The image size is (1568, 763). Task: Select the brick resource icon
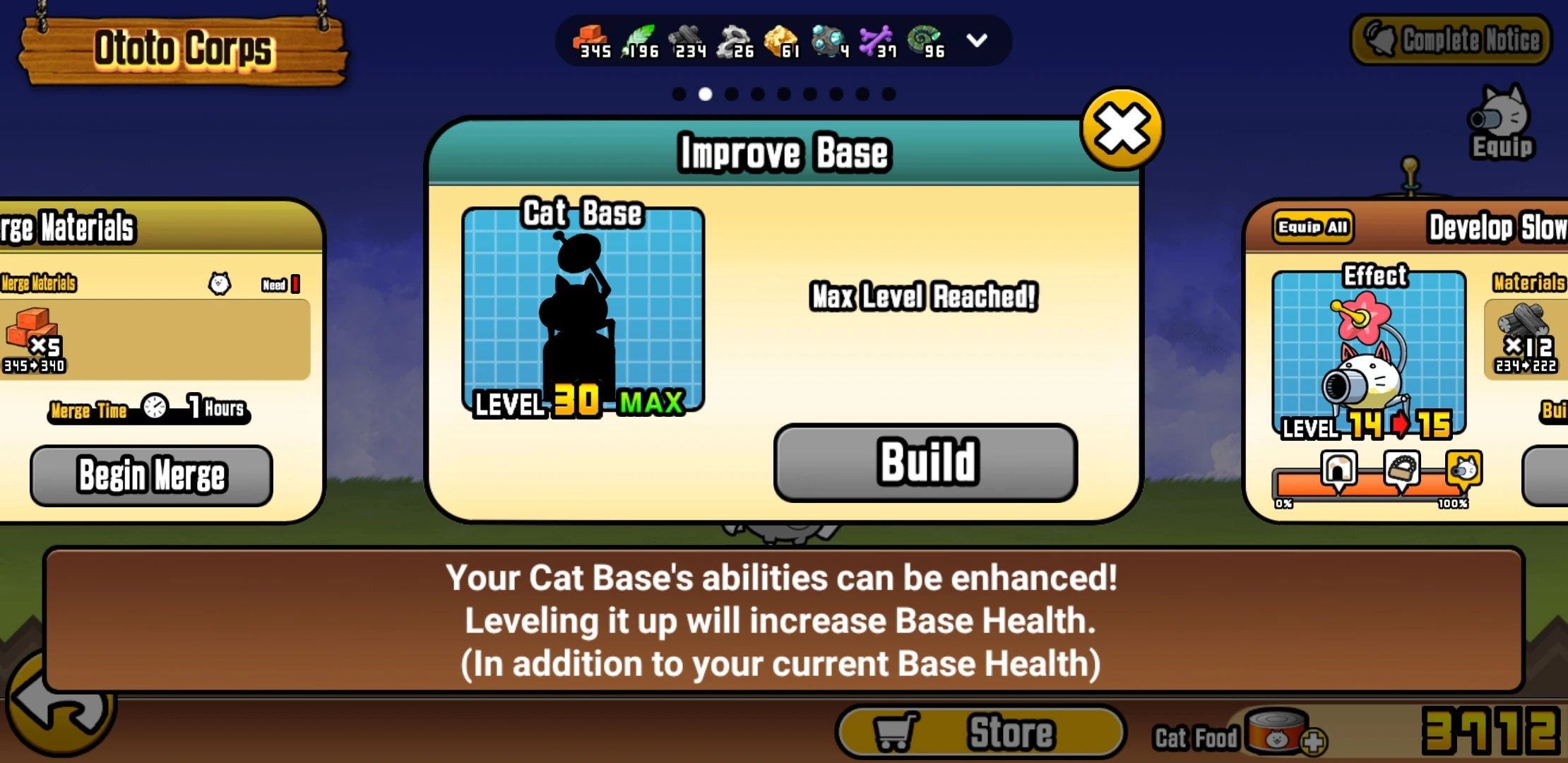(x=592, y=34)
